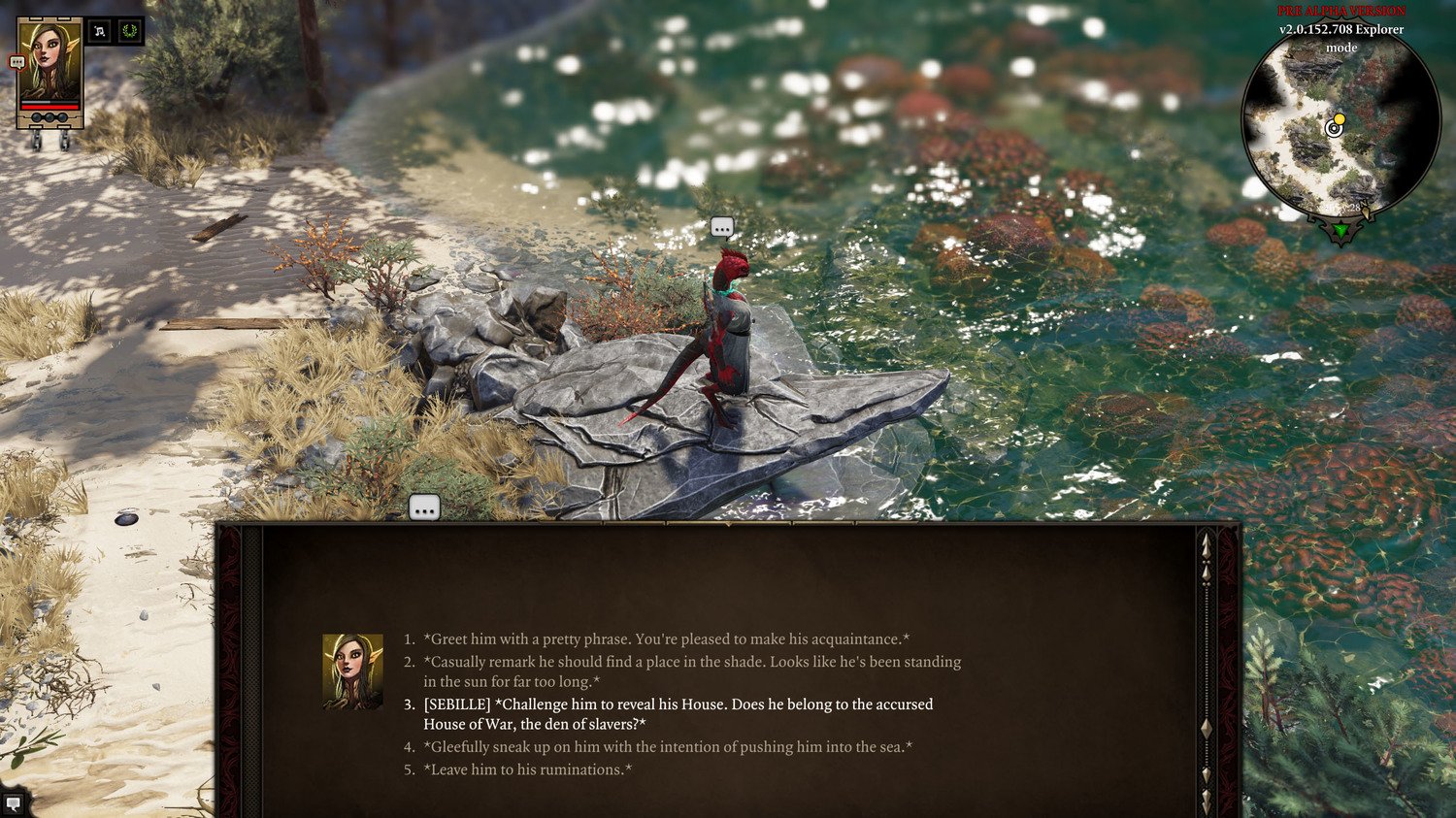Click the green compass arrow below the minimap
Screen dimensions: 1456x818
coord(1339,231)
